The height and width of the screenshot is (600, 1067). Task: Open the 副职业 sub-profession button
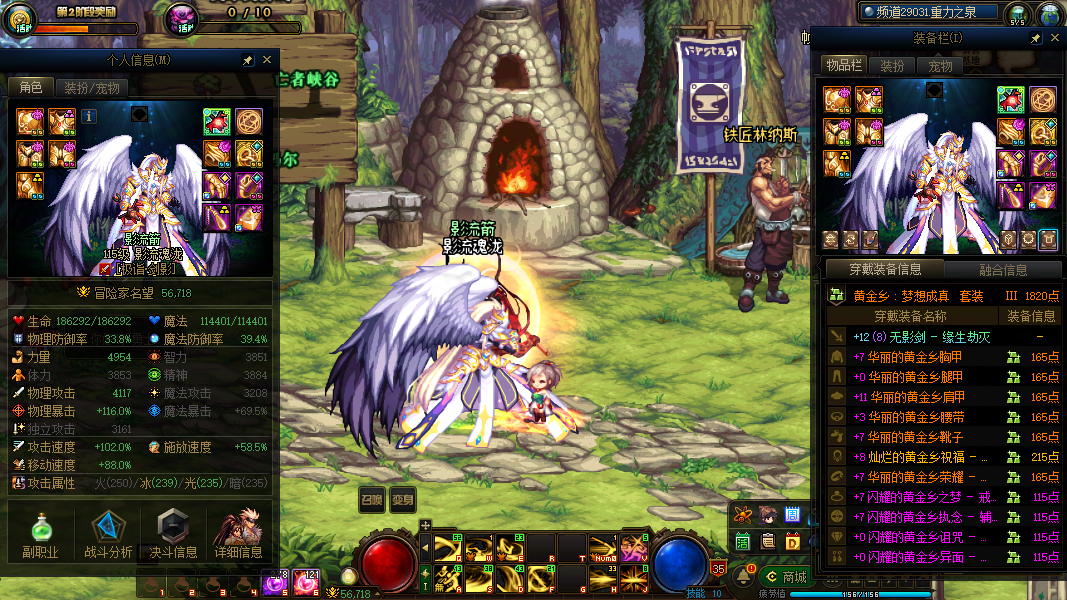(x=40, y=533)
